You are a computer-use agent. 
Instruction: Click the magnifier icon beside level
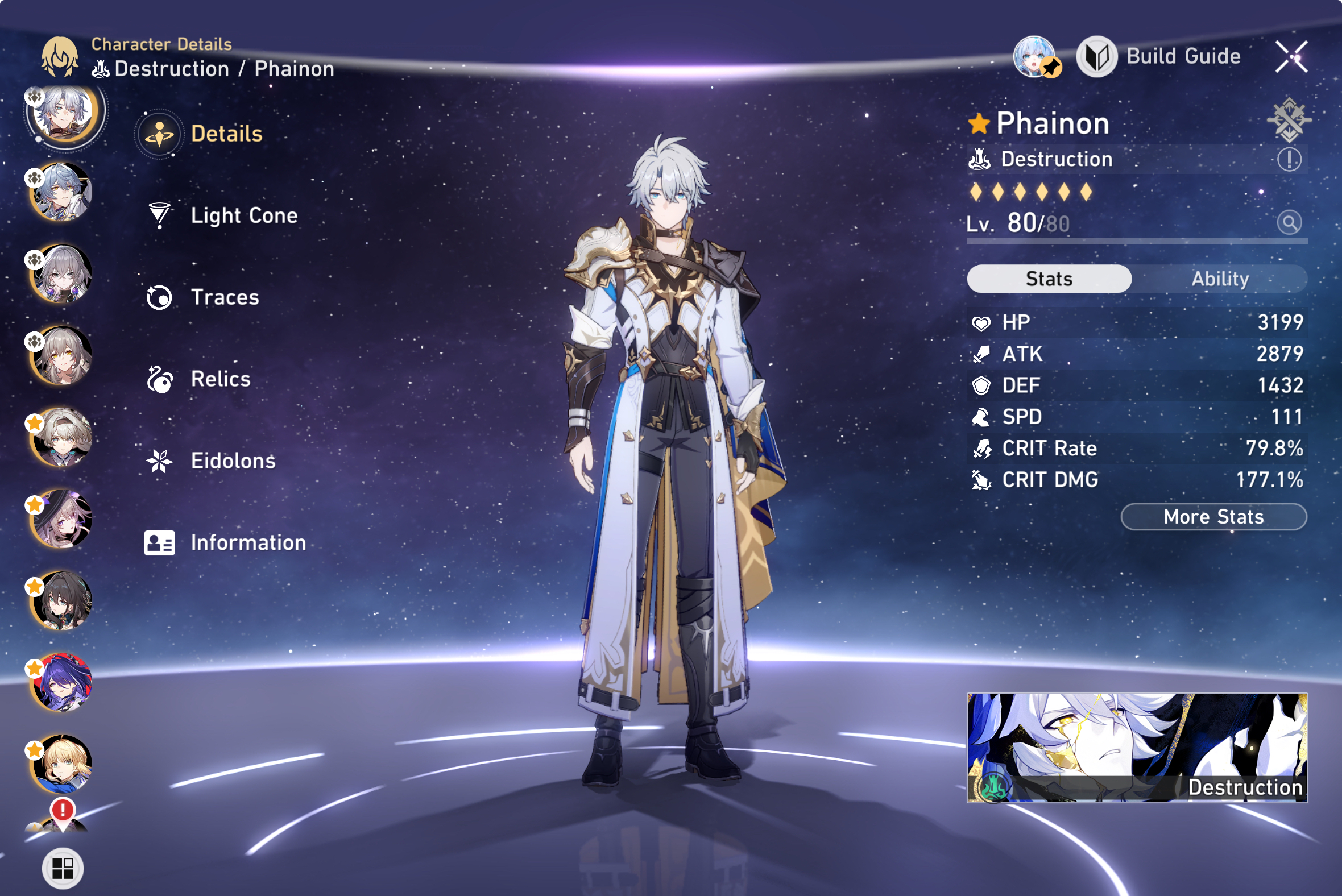1289,222
